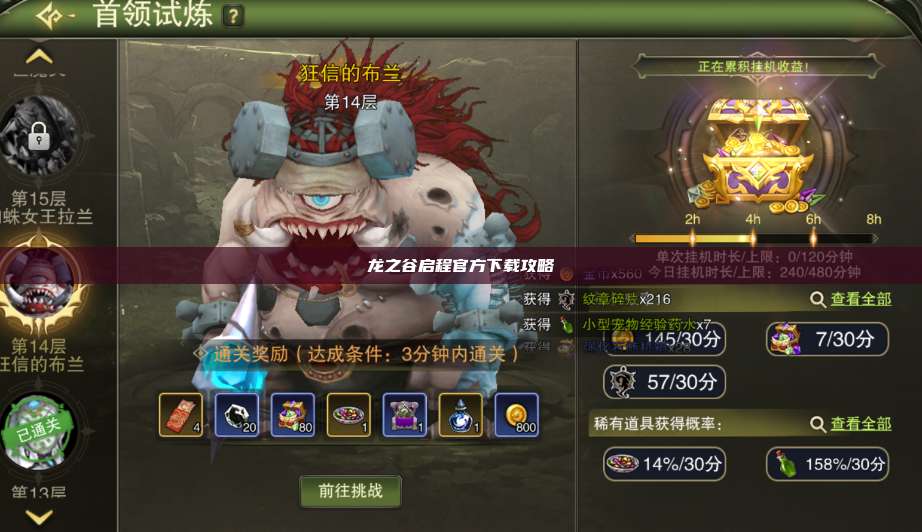Select the 第14层 狂信的布兰 boss portrait
Viewport: 922px width, 532px height.
[x=40, y=285]
